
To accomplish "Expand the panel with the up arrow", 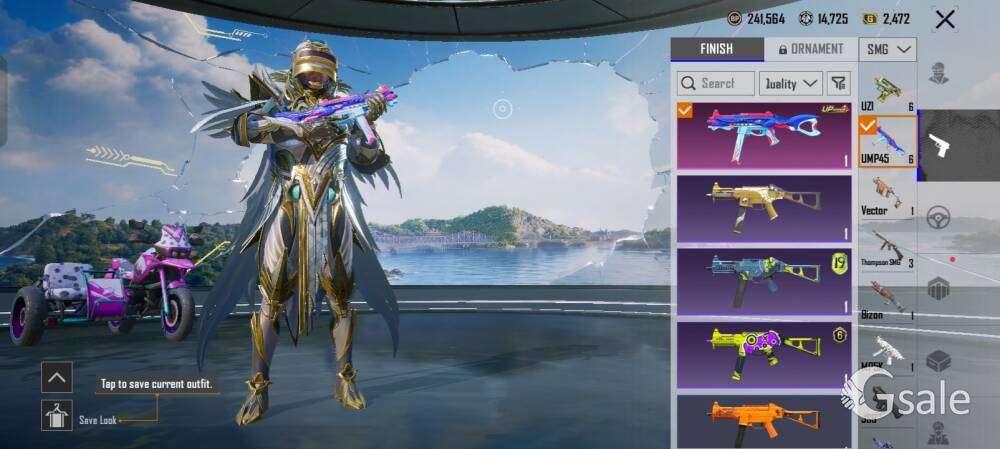I will click(56, 377).
